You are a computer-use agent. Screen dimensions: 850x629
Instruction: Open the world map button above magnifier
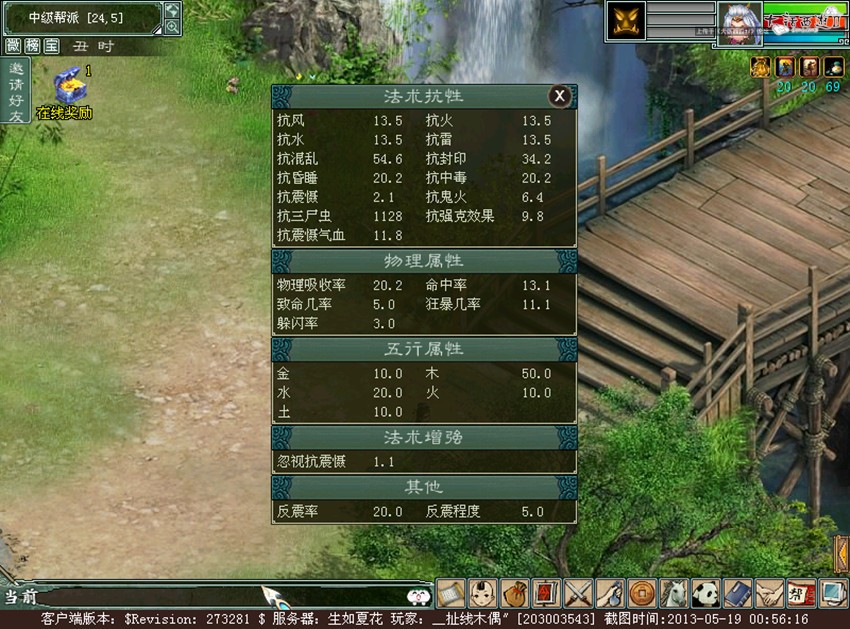coord(172,10)
